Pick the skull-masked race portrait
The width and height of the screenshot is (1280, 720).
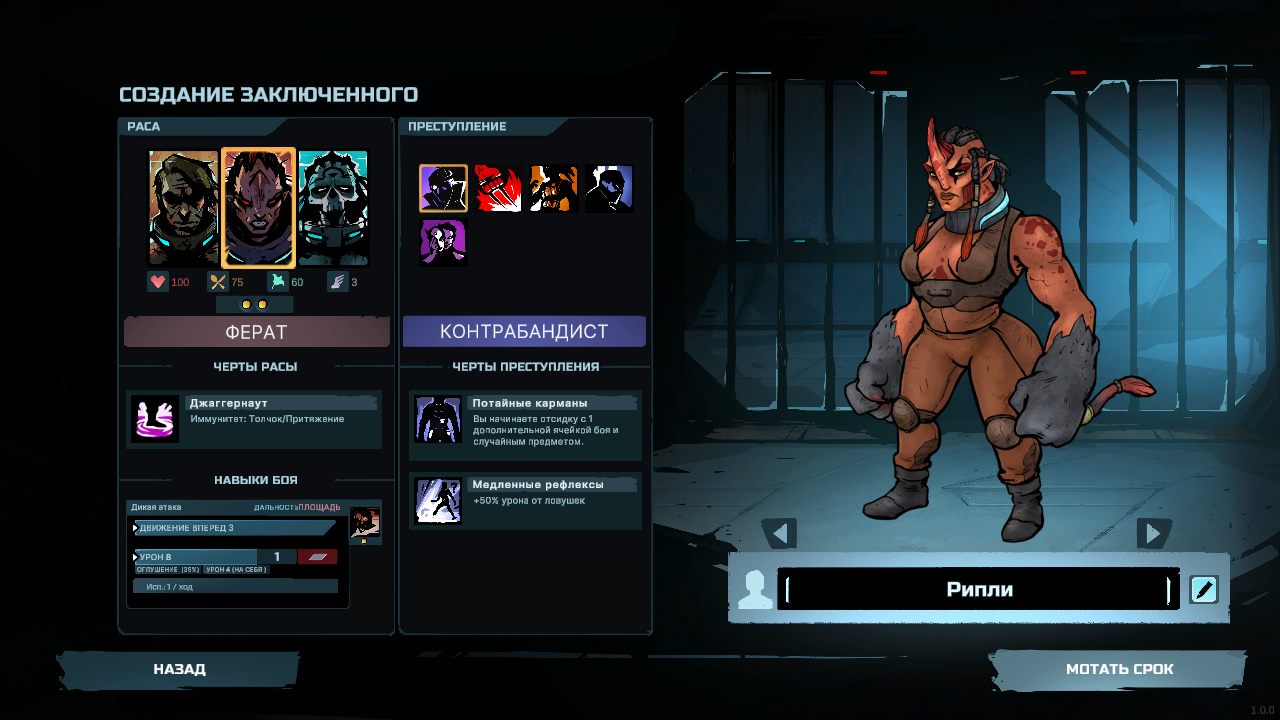[x=333, y=208]
